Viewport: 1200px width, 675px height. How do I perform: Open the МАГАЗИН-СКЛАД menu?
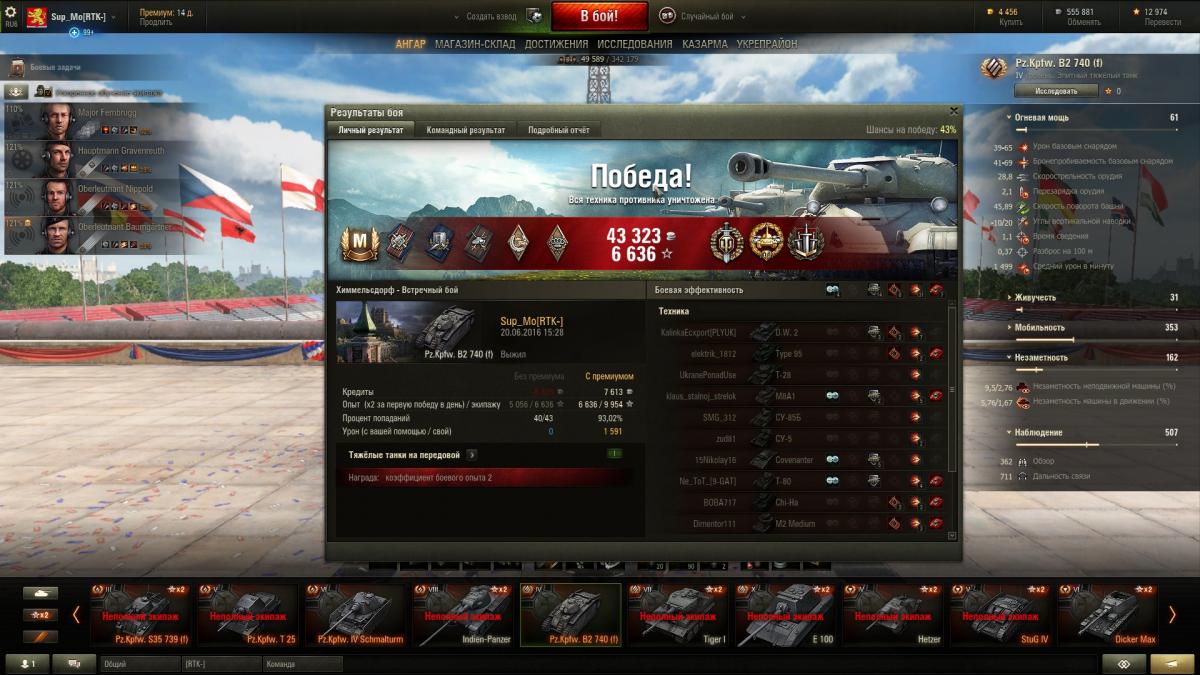pos(475,44)
